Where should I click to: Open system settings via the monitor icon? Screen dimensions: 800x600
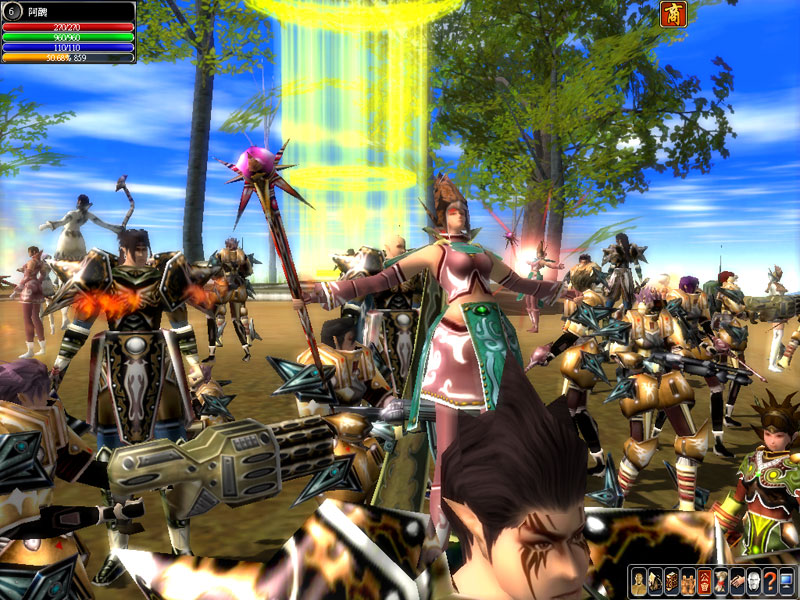click(x=785, y=581)
